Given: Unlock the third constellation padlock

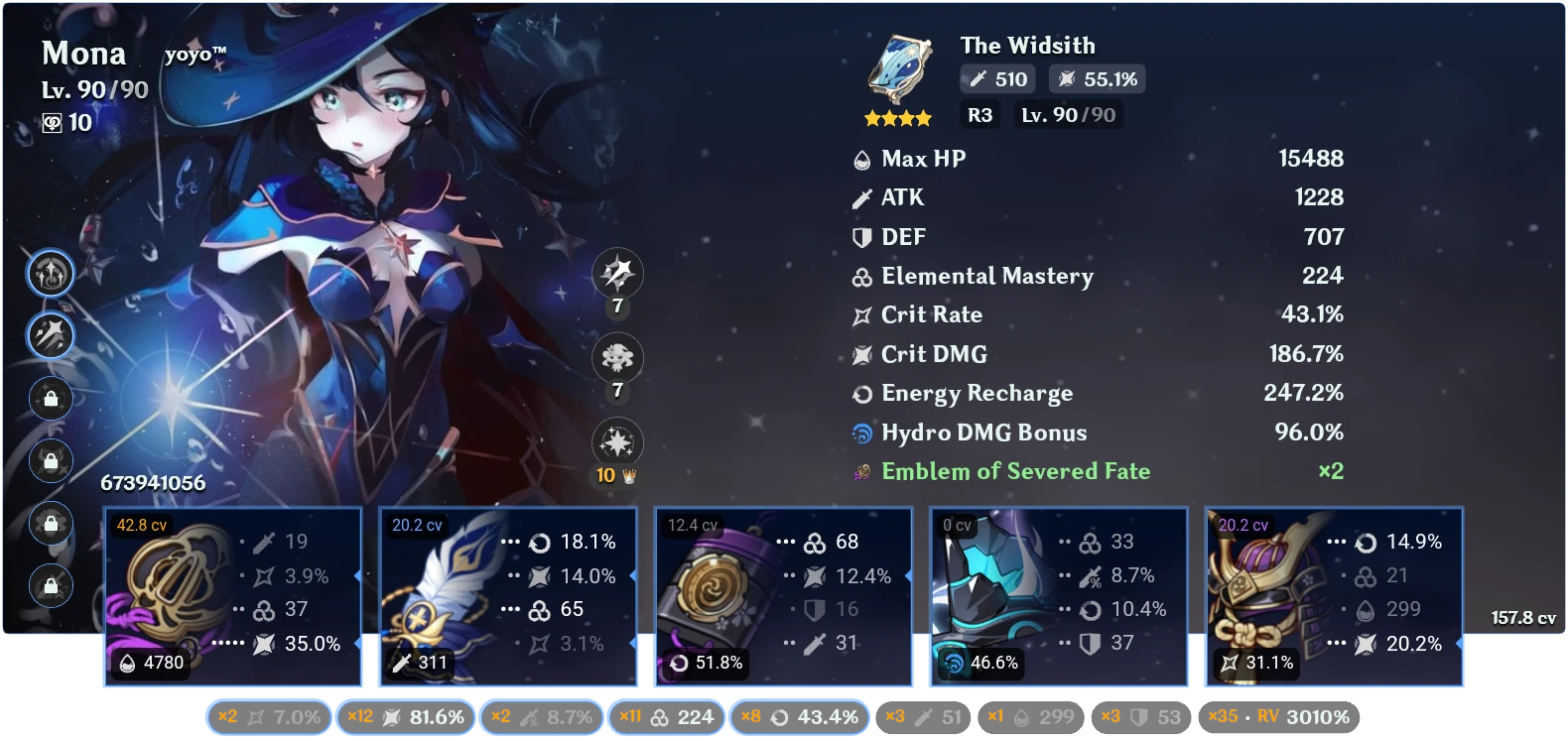Looking at the screenshot, I should [50, 399].
